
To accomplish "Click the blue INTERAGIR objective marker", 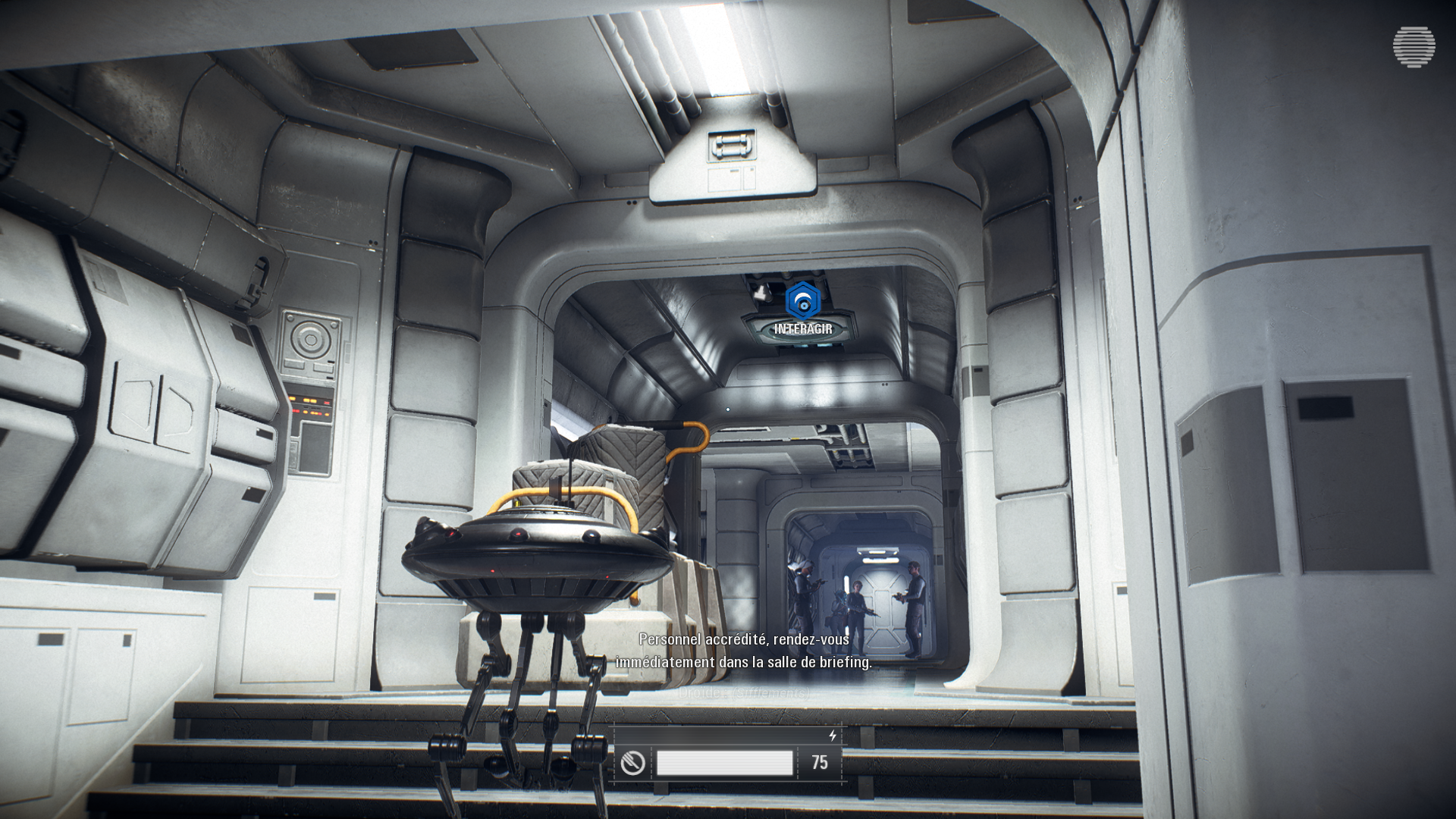I will tap(802, 301).
